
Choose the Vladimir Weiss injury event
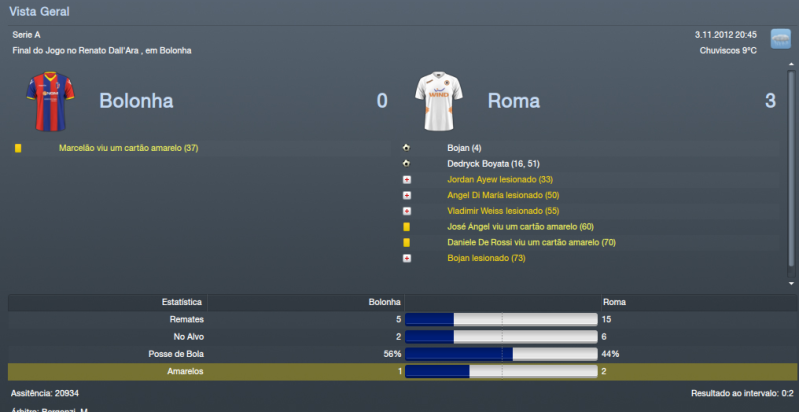coord(502,211)
